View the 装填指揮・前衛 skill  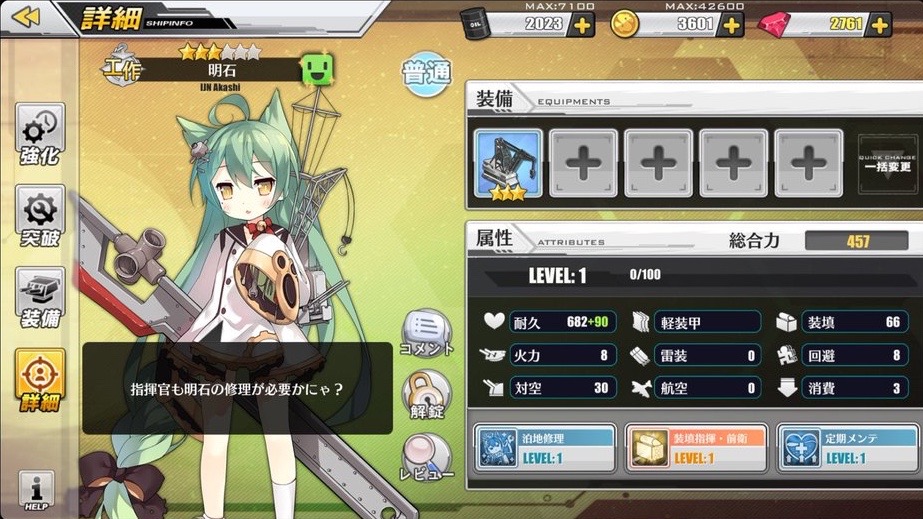(694, 448)
